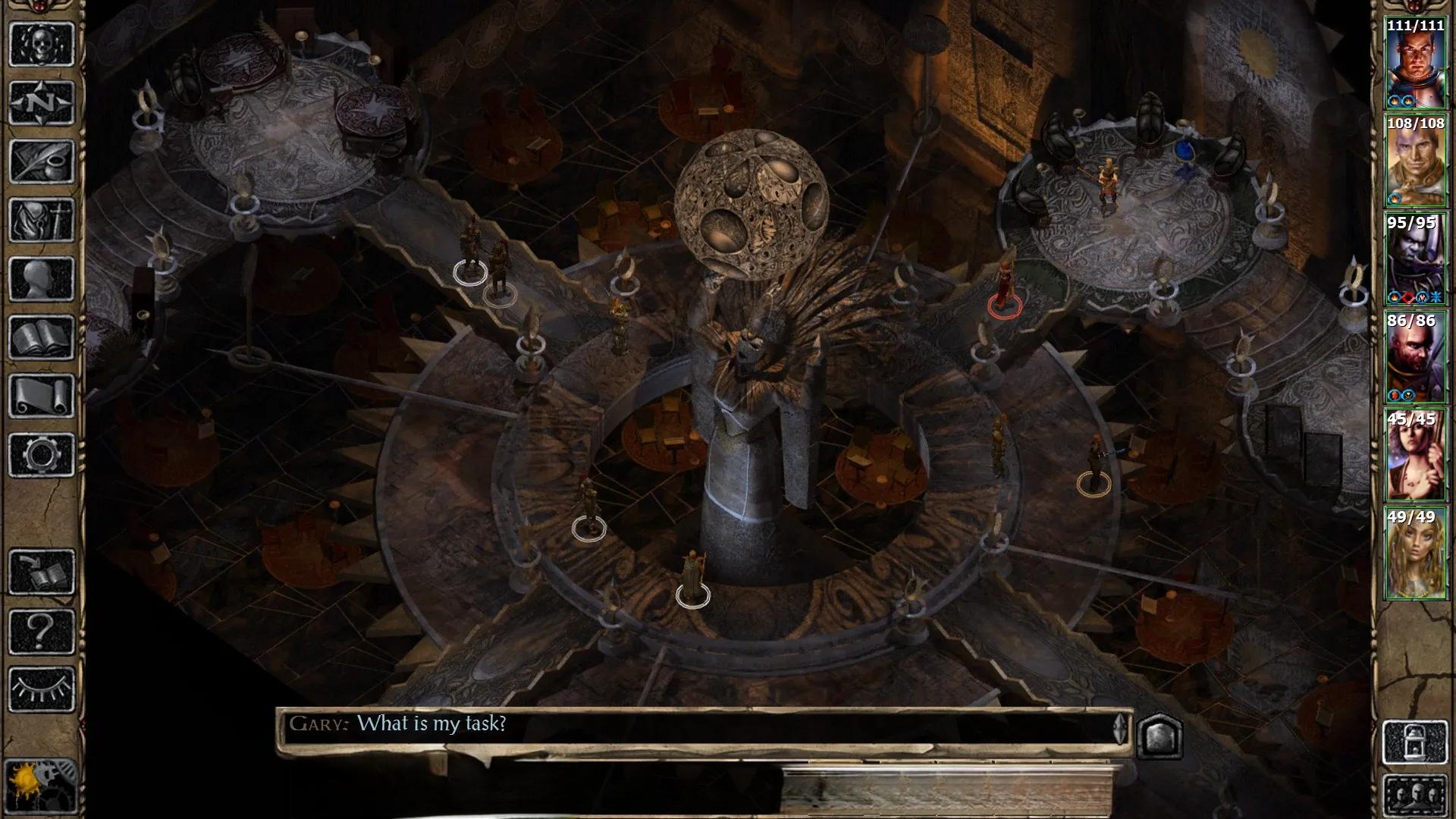1456x819 pixels.
Task: Click the quick save book icon
Action: tap(42, 572)
